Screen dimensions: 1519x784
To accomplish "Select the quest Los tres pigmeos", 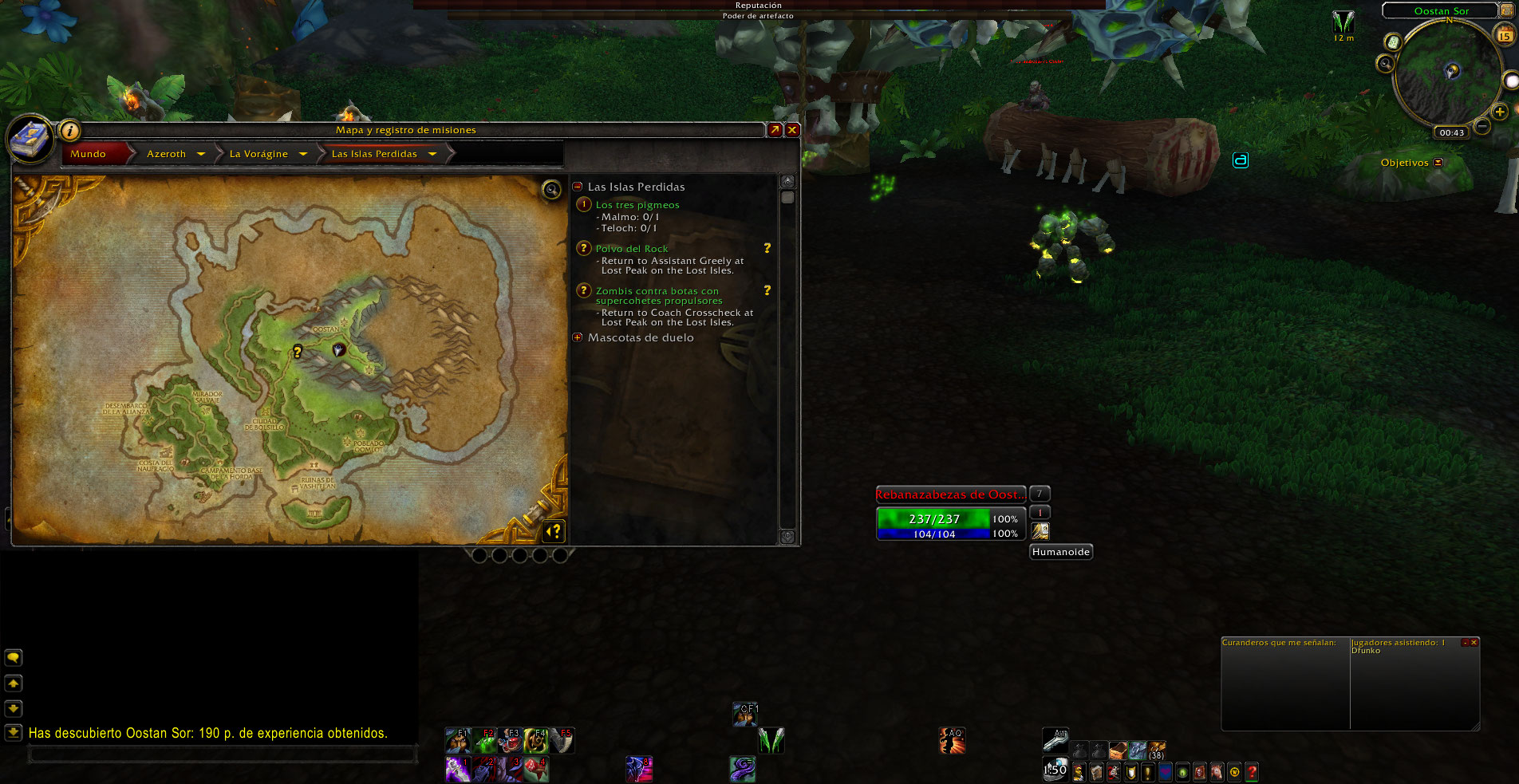I will tap(637, 205).
